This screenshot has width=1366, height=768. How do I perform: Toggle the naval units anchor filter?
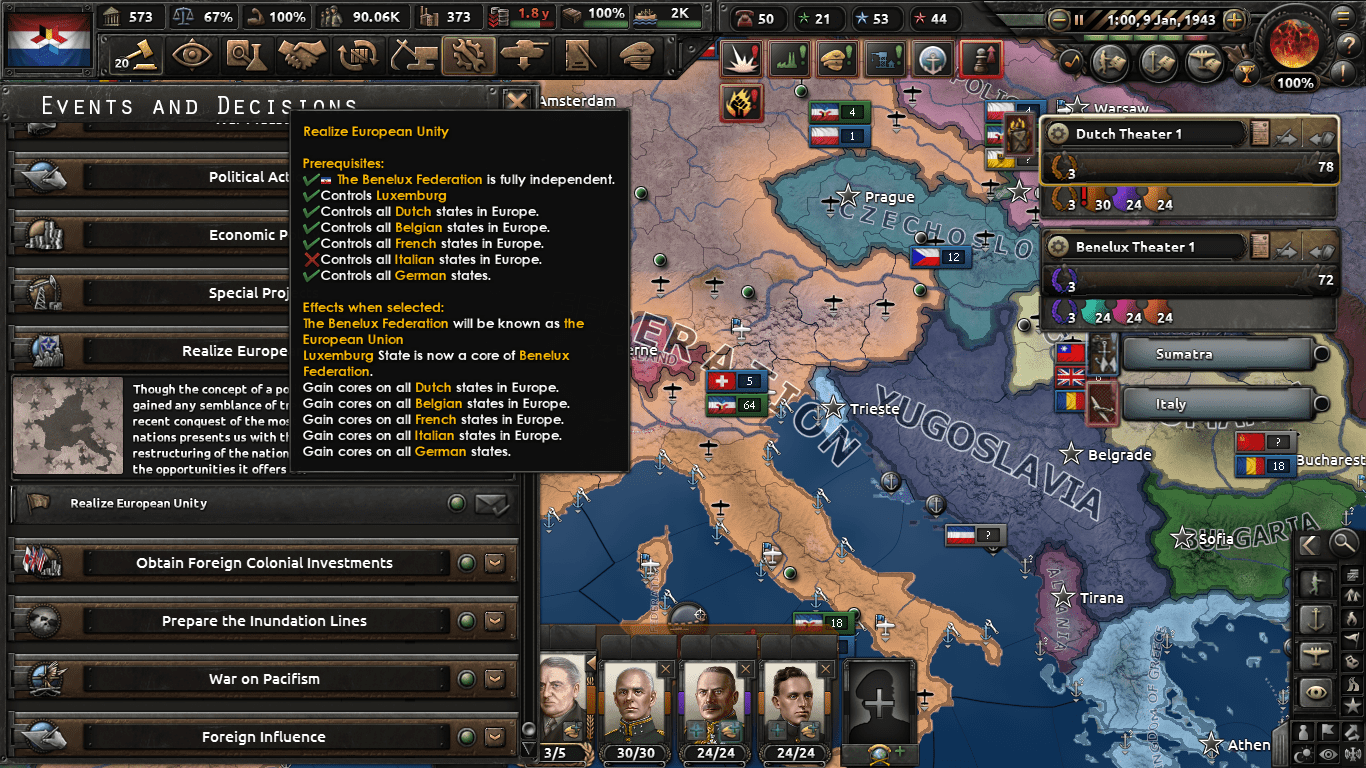pos(1318,619)
